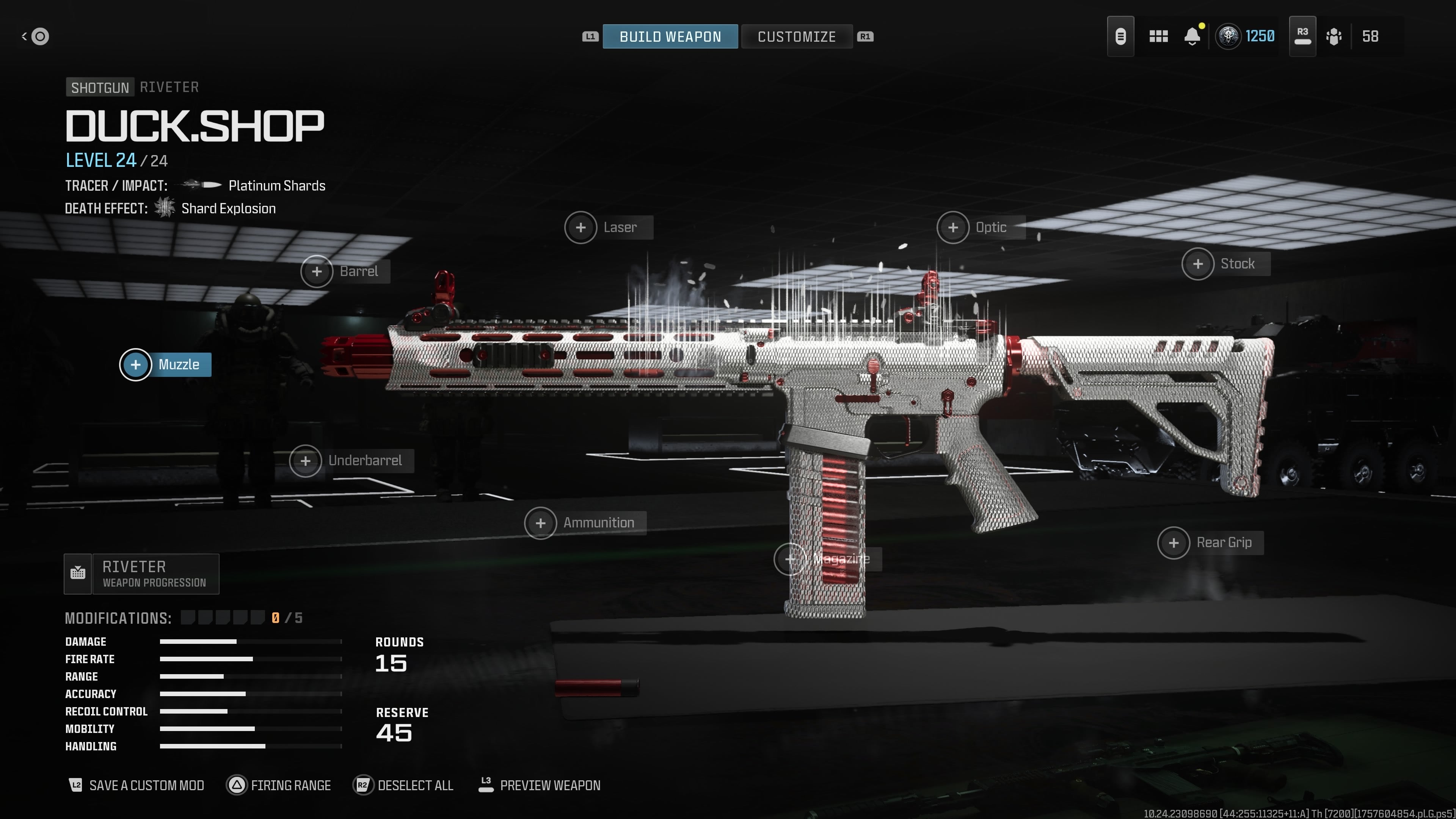The image size is (1456, 819).
Task: Preview Weapon in full view
Action: 539,785
